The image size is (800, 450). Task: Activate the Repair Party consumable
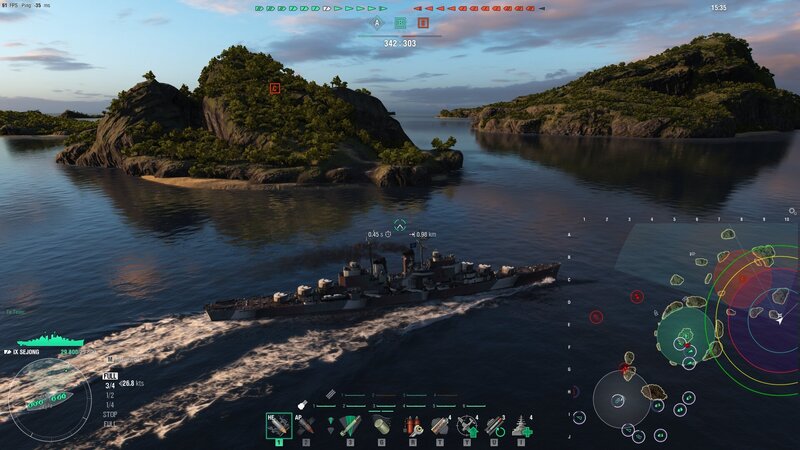[521, 425]
